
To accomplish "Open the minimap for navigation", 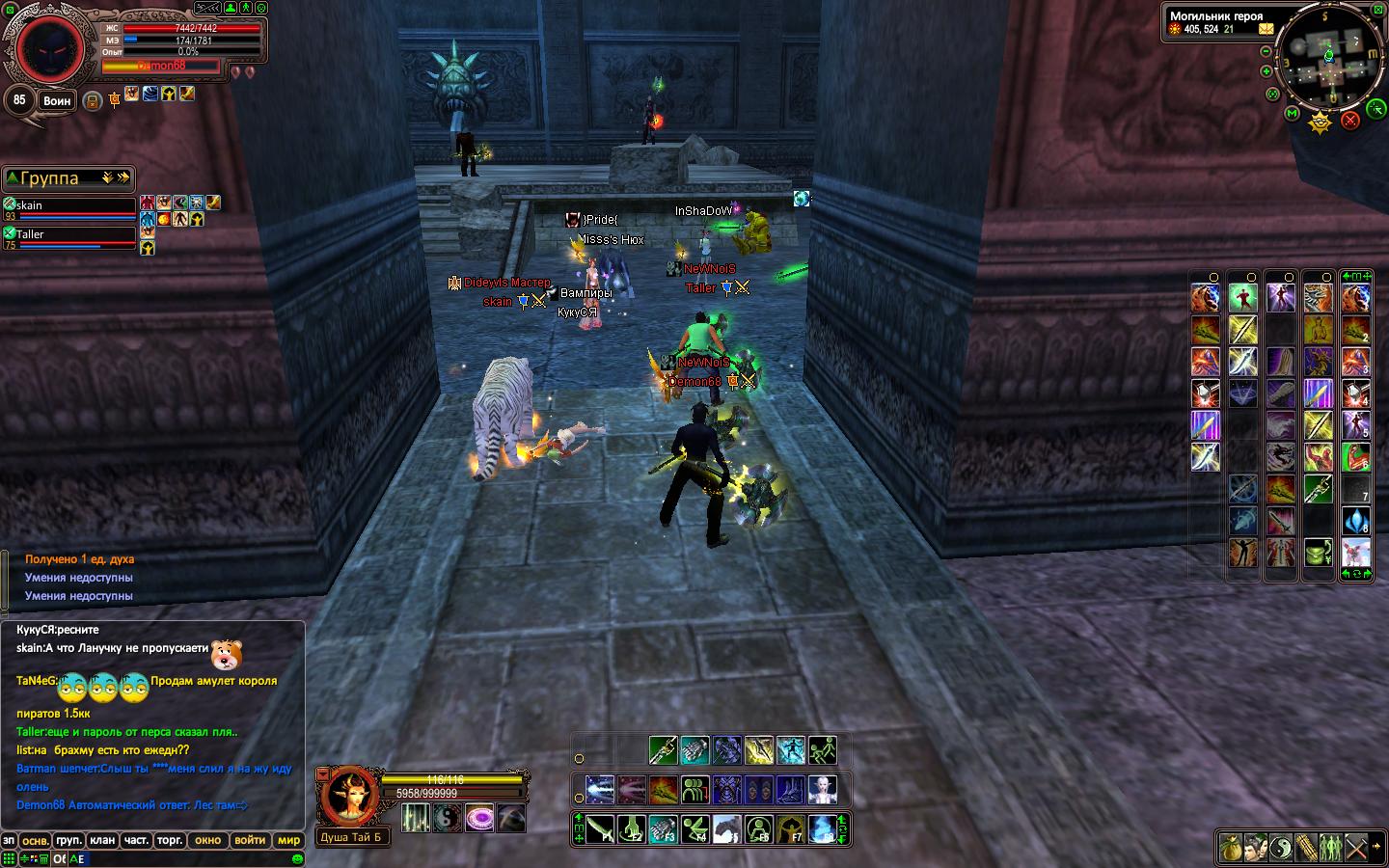I will pyautogui.click(x=1329, y=58).
